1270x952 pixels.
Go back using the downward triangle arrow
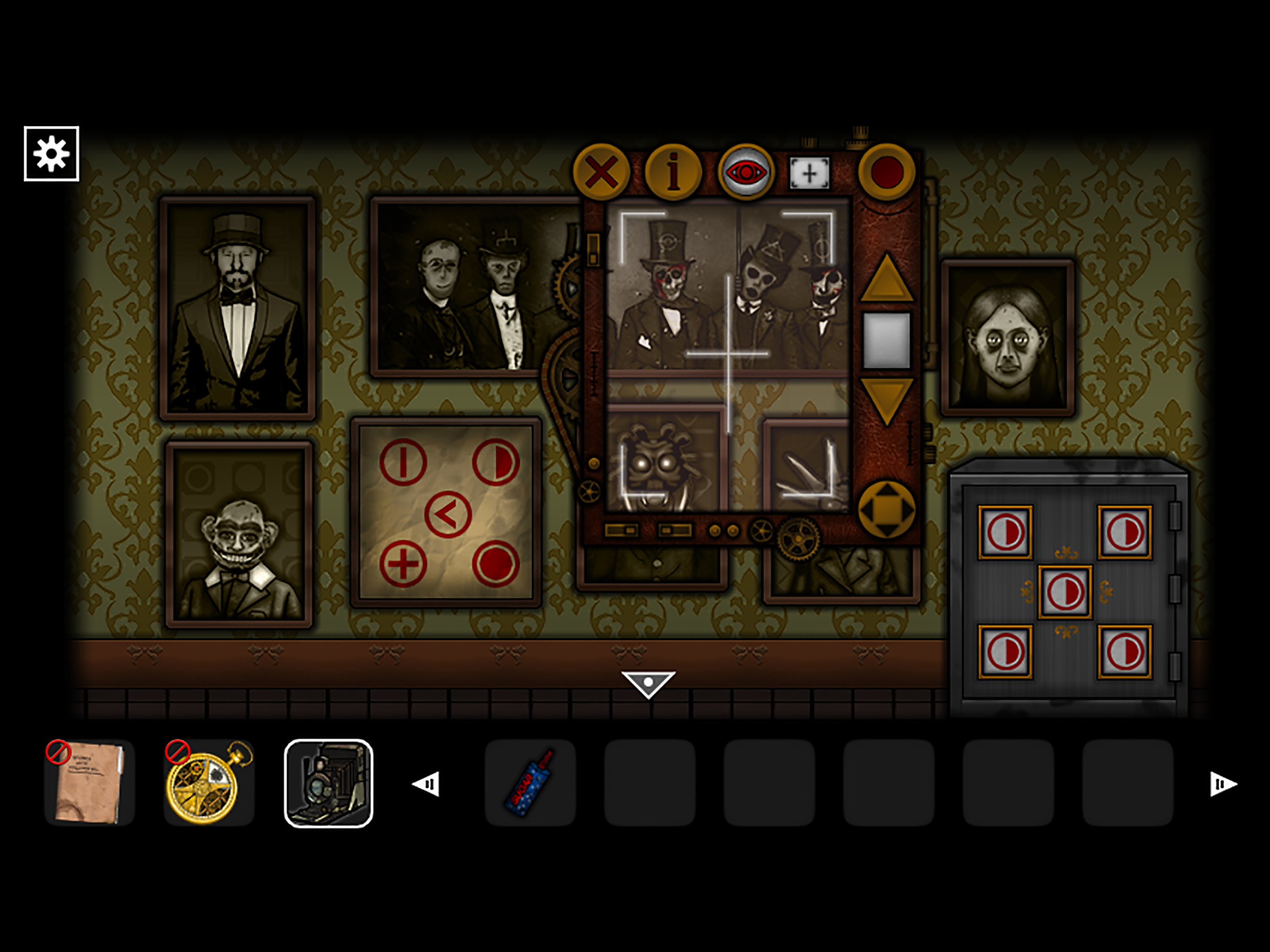click(648, 684)
